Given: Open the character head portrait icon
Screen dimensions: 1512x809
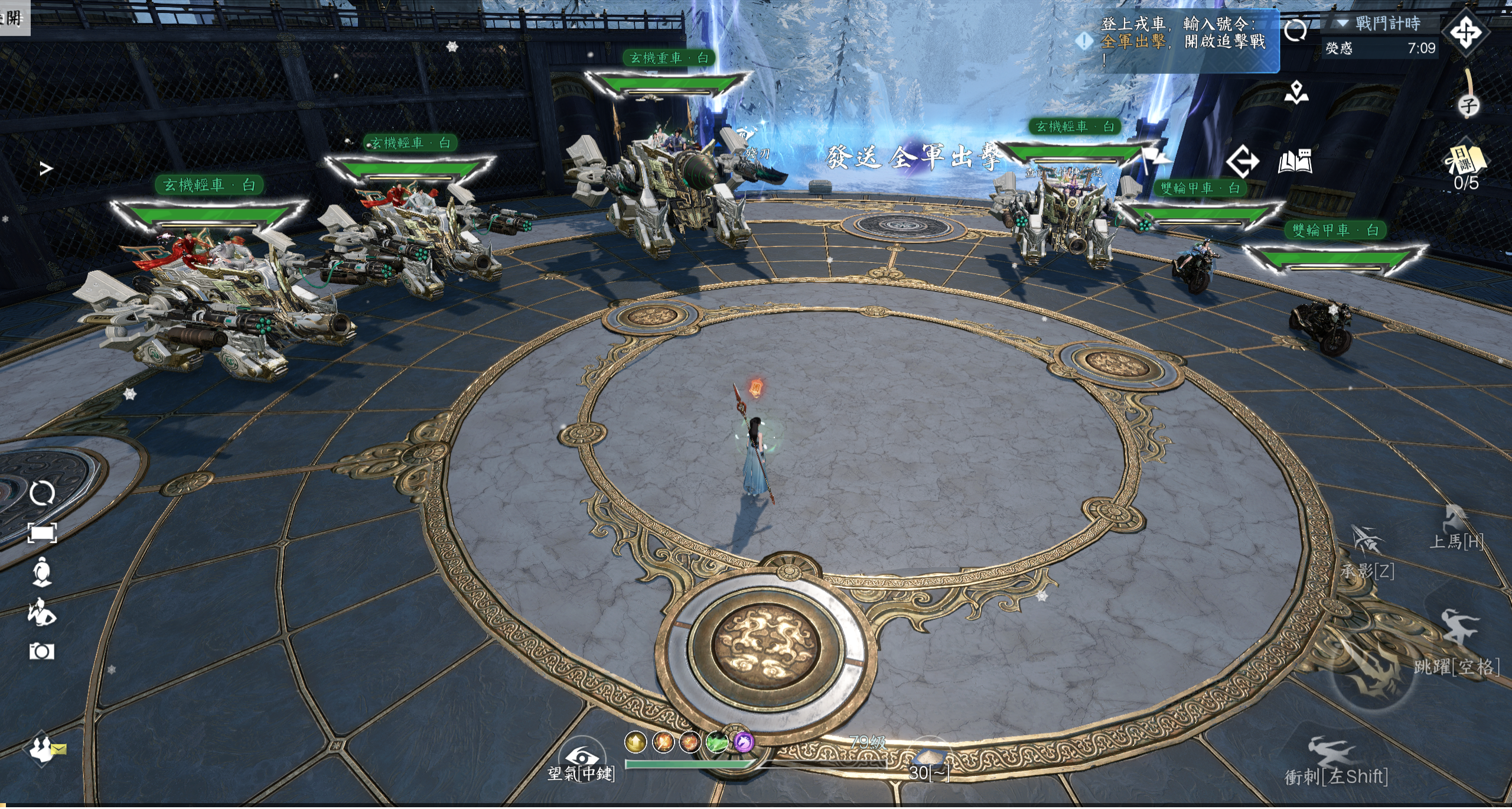Looking at the screenshot, I should tap(42, 572).
